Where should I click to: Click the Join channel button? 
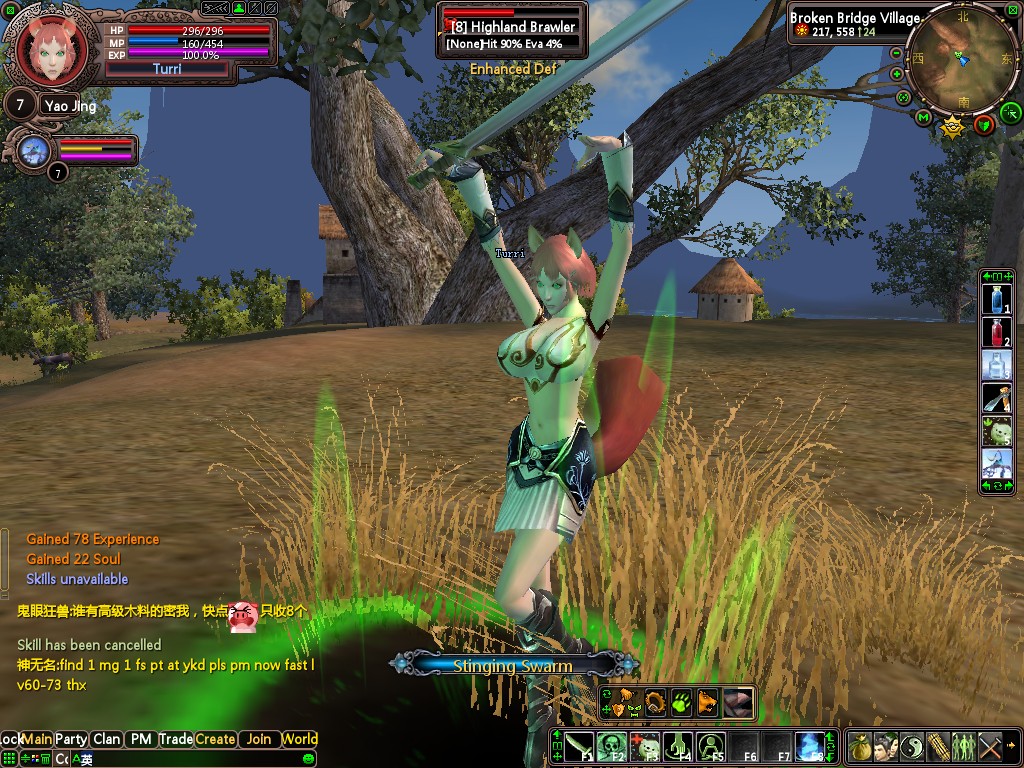[259, 739]
